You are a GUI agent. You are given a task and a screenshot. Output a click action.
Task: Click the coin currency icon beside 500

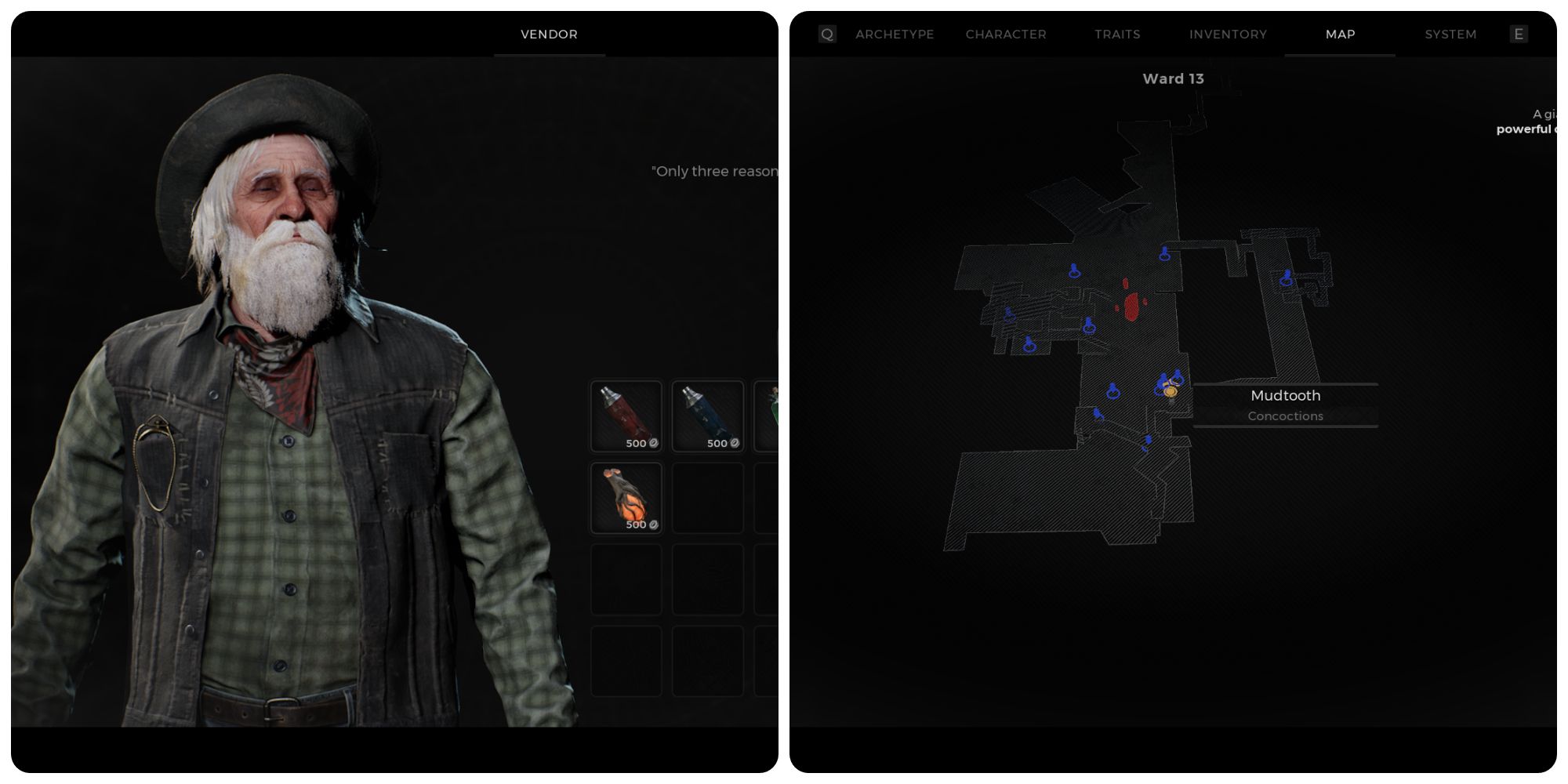pos(652,445)
